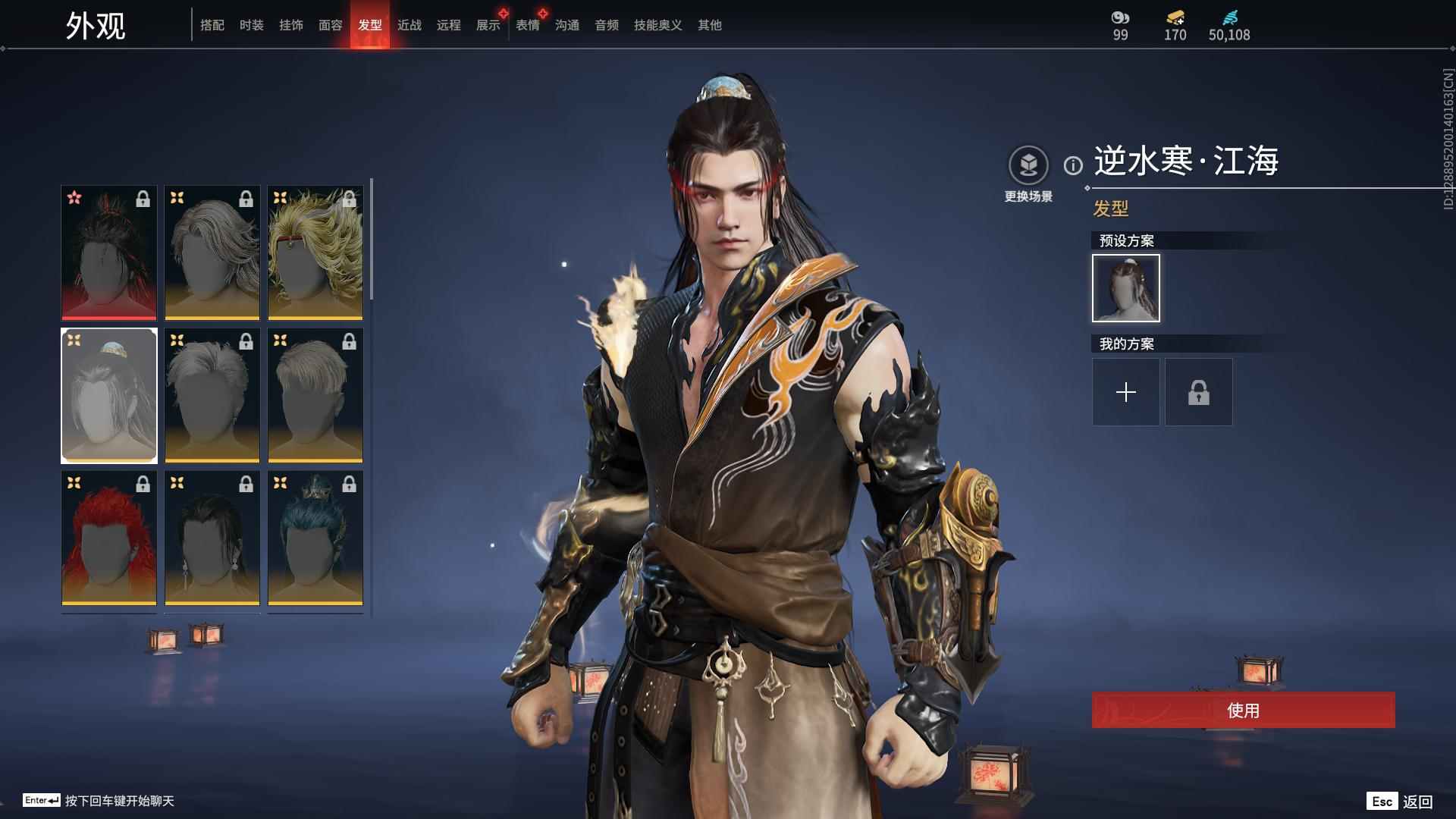
Task: Add a new scheme with the plus slot
Action: pos(1125,392)
